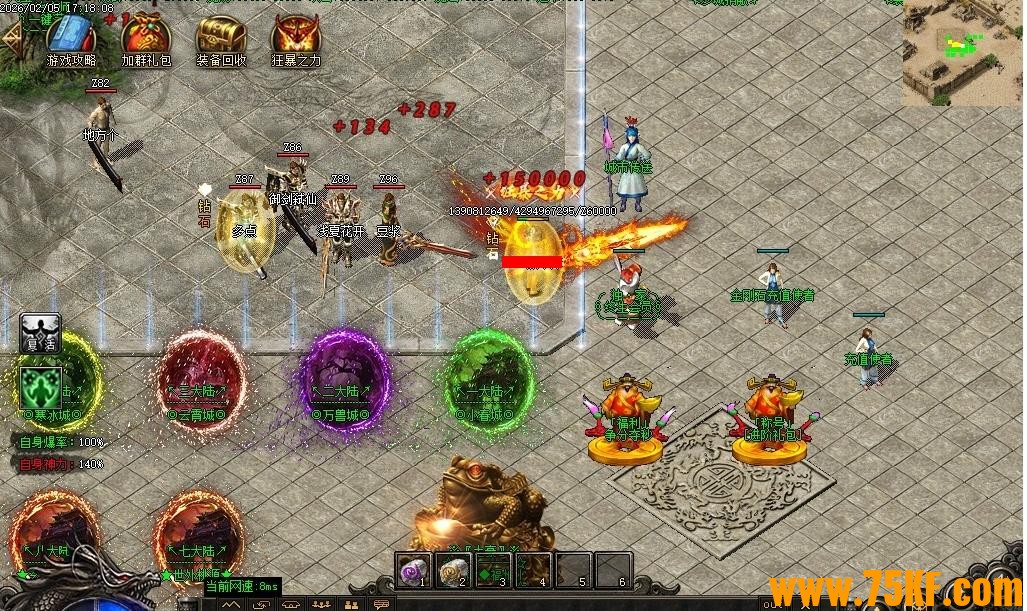
Task: Open the minimap
Action: click(x=963, y=52)
